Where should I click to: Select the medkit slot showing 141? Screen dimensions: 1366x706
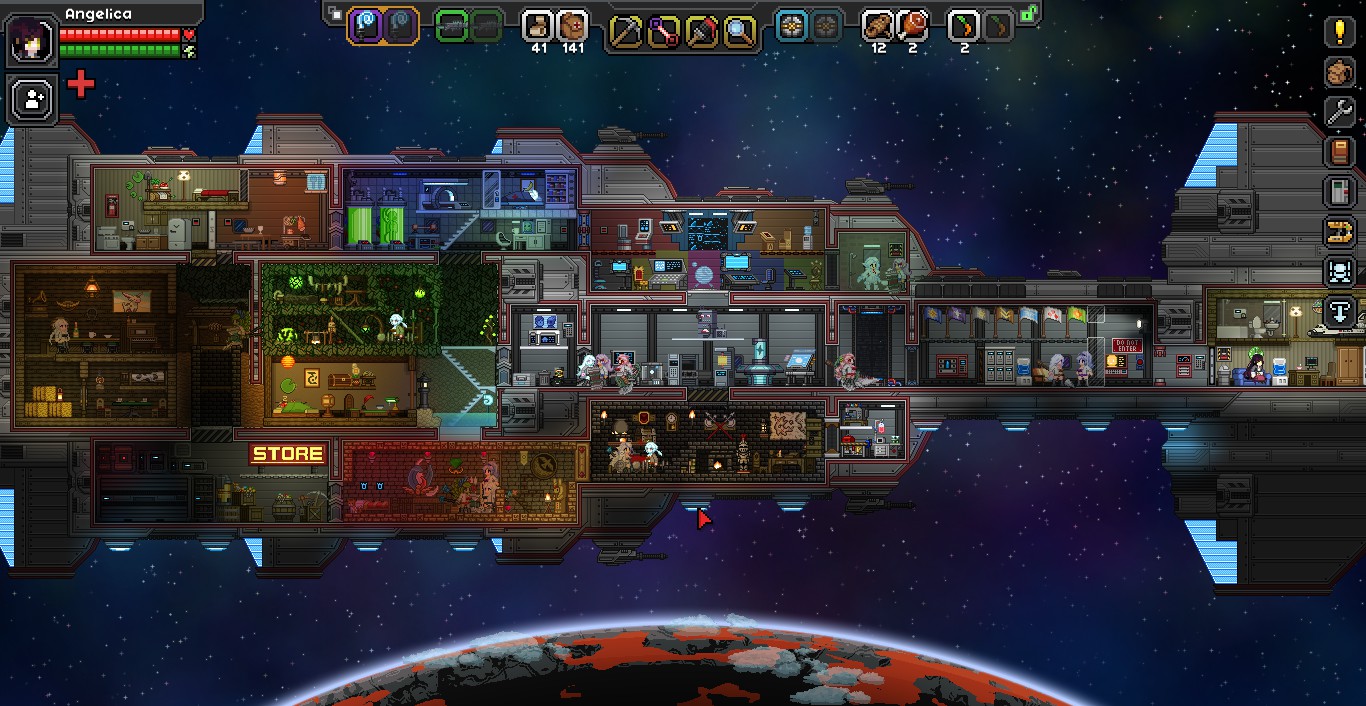tap(573, 26)
